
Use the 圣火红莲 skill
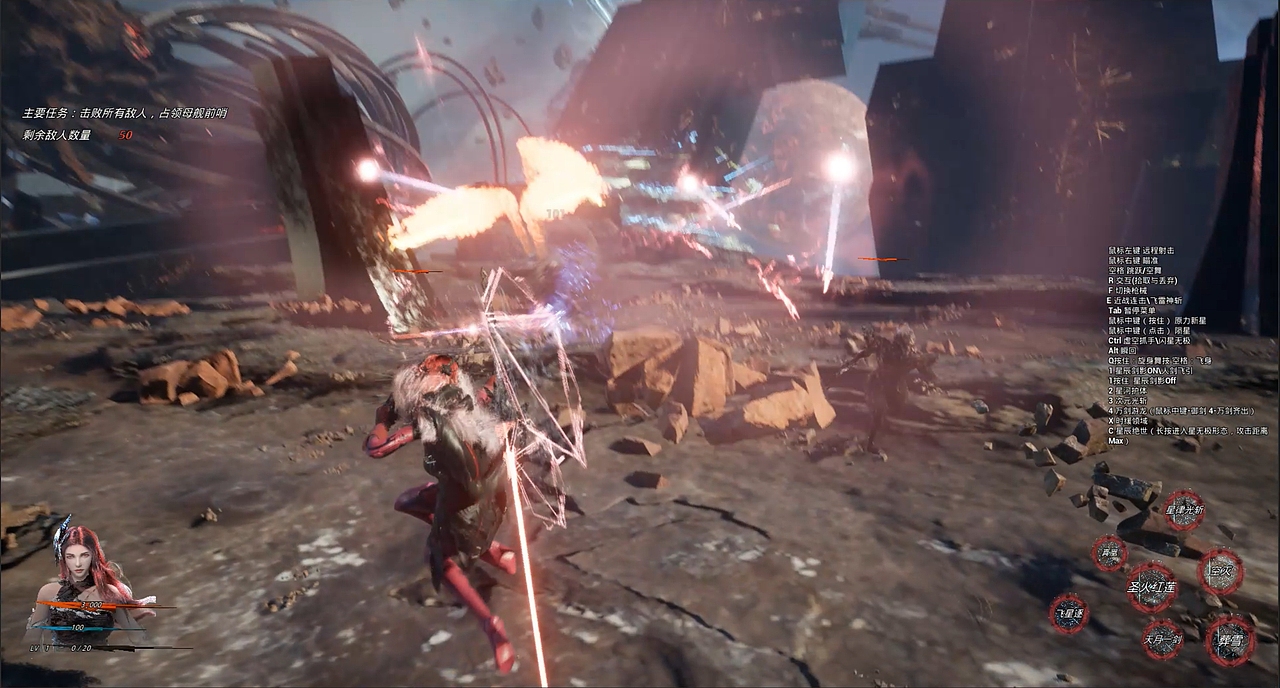1152,587
